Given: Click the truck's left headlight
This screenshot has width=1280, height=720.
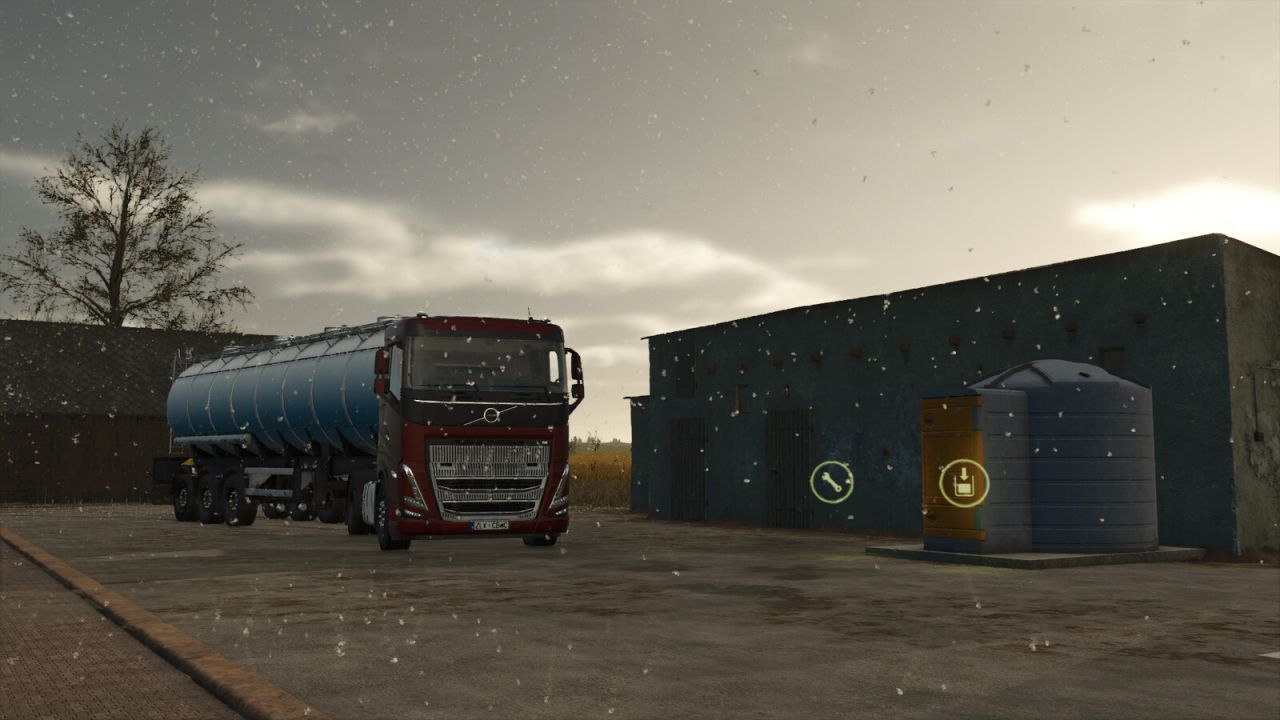Looking at the screenshot, I should point(412,496).
